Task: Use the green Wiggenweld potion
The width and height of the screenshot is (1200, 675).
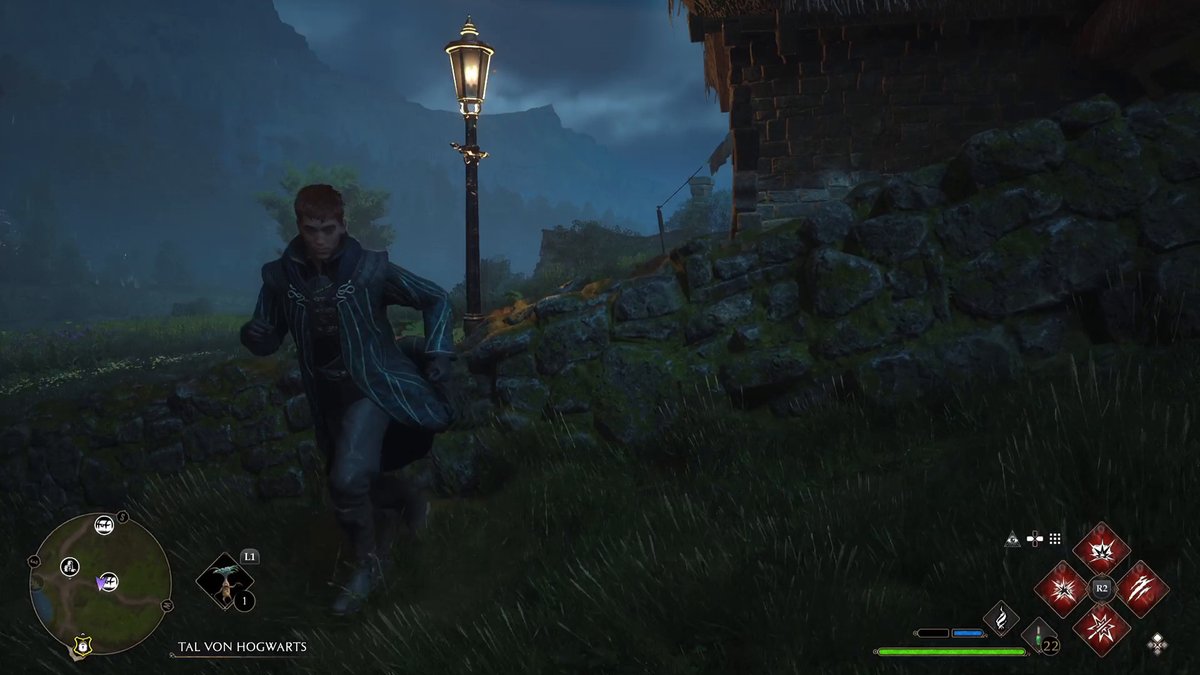Action: [1039, 635]
